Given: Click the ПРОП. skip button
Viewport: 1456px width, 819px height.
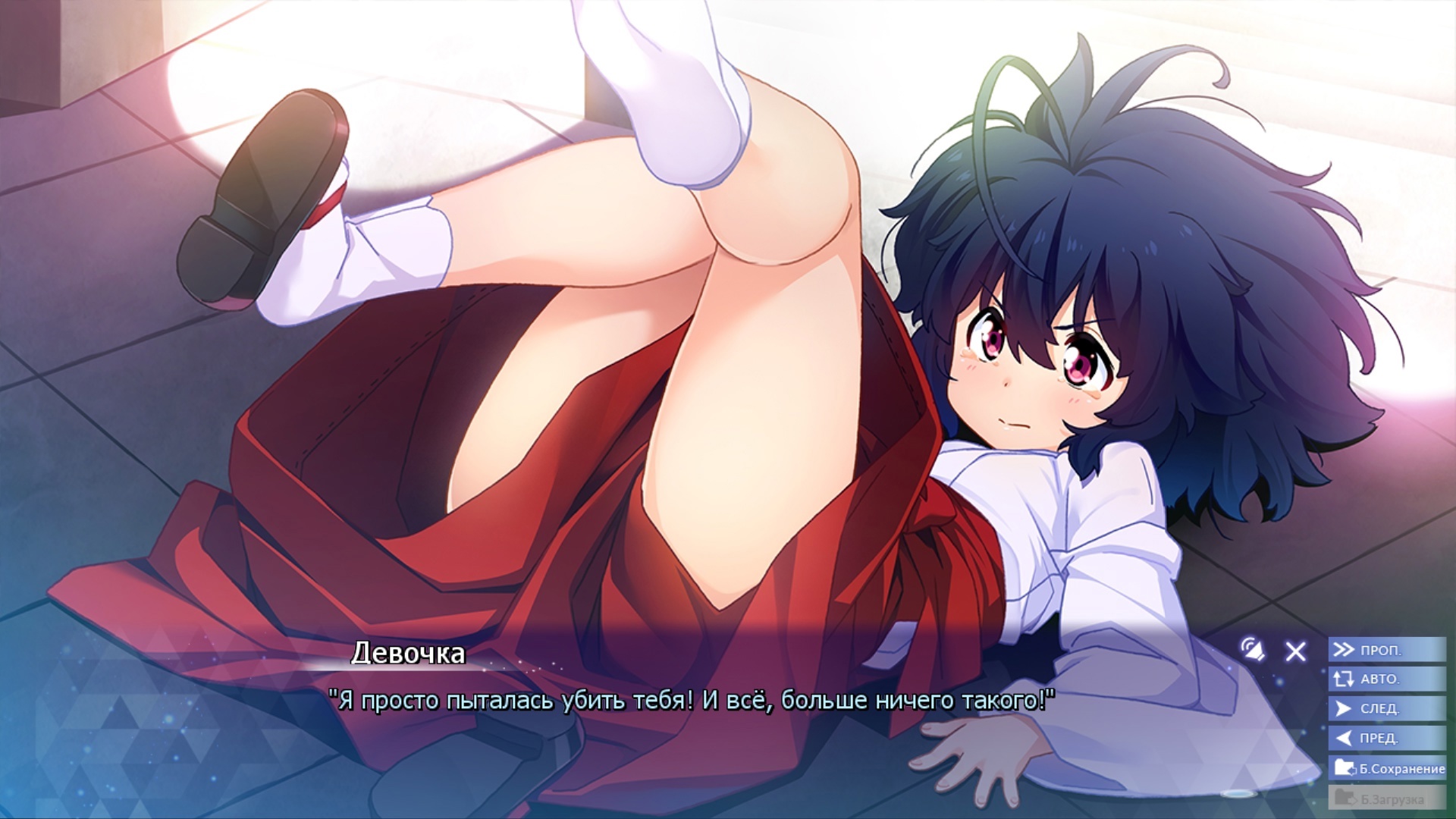Looking at the screenshot, I should click(x=1386, y=650).
